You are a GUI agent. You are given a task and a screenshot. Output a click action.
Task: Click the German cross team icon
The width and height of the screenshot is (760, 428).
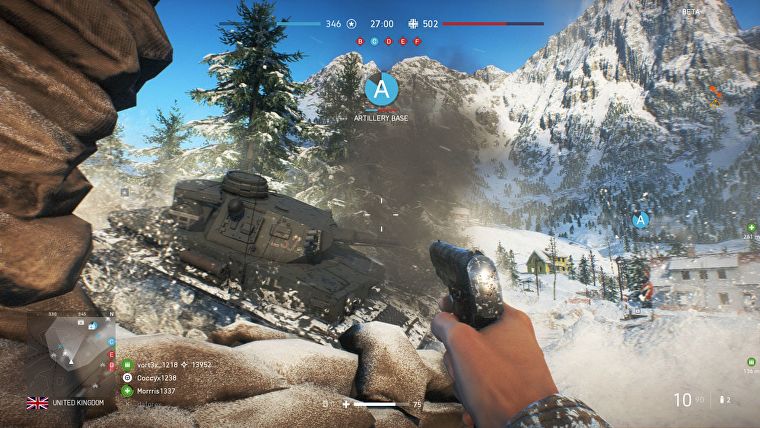coord(413,22)
